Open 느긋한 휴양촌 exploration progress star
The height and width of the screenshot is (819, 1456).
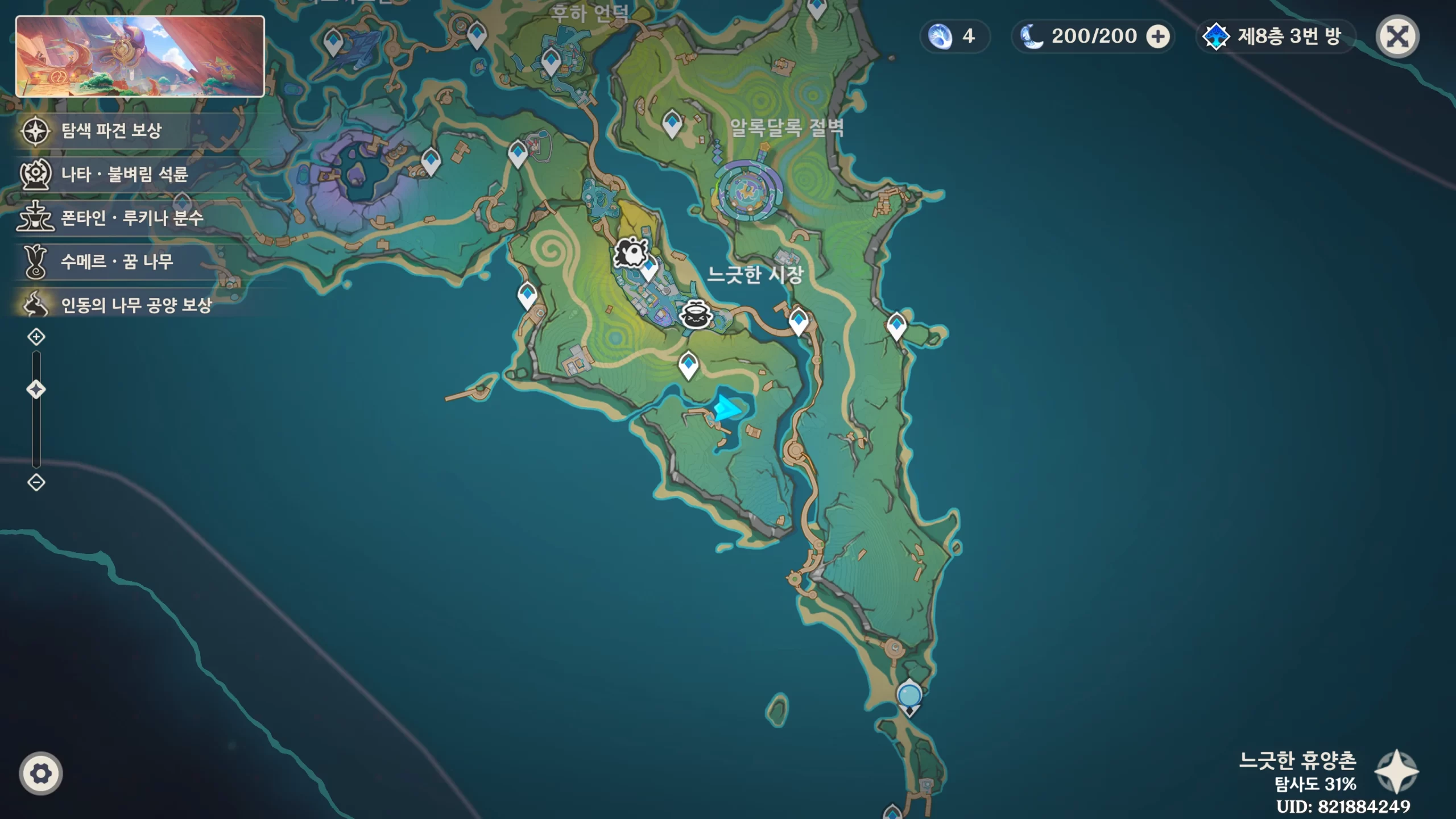1396,771
